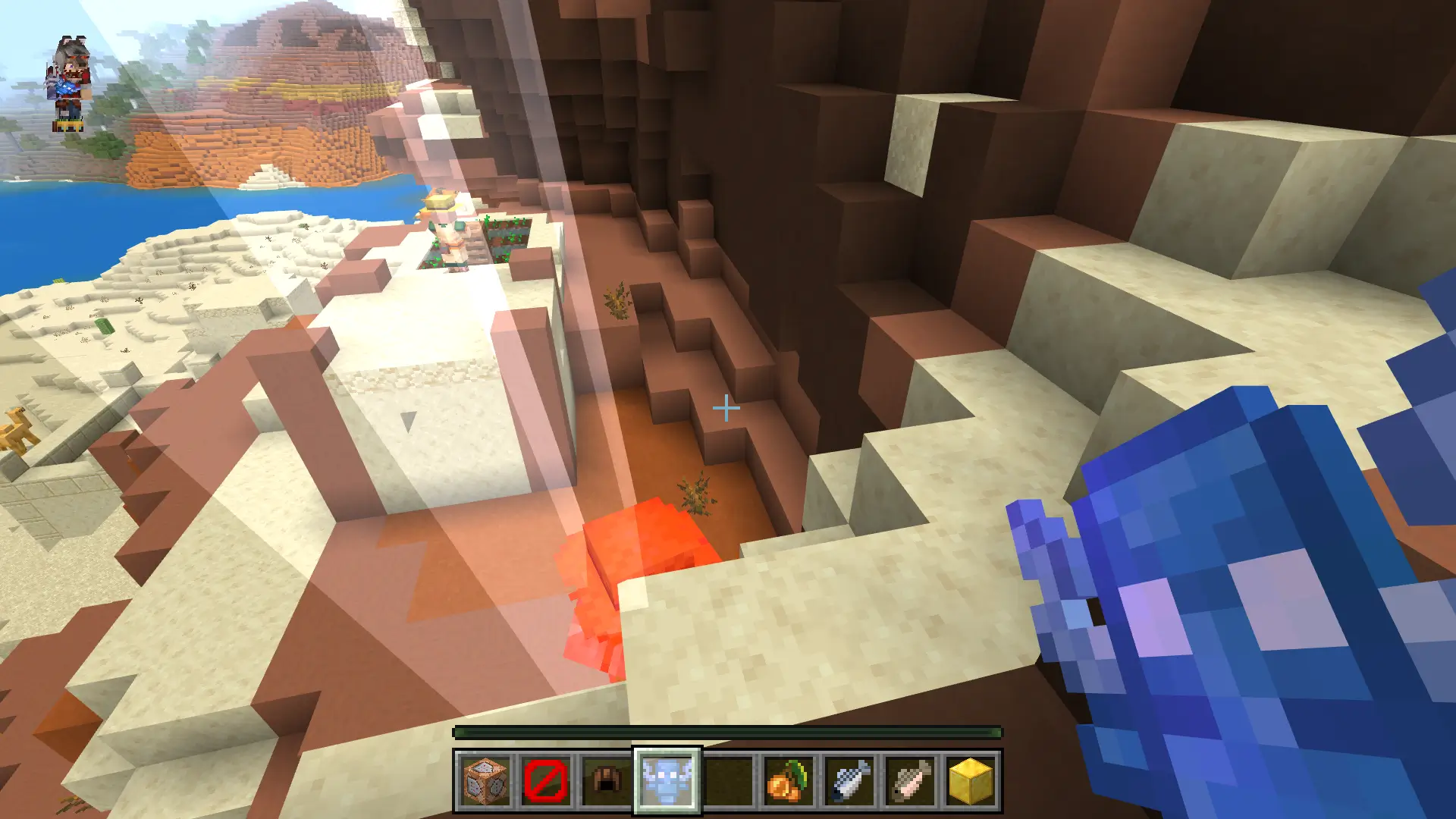
Task: Pick the orange glow berries slot
Action: [x=789, y=780]
